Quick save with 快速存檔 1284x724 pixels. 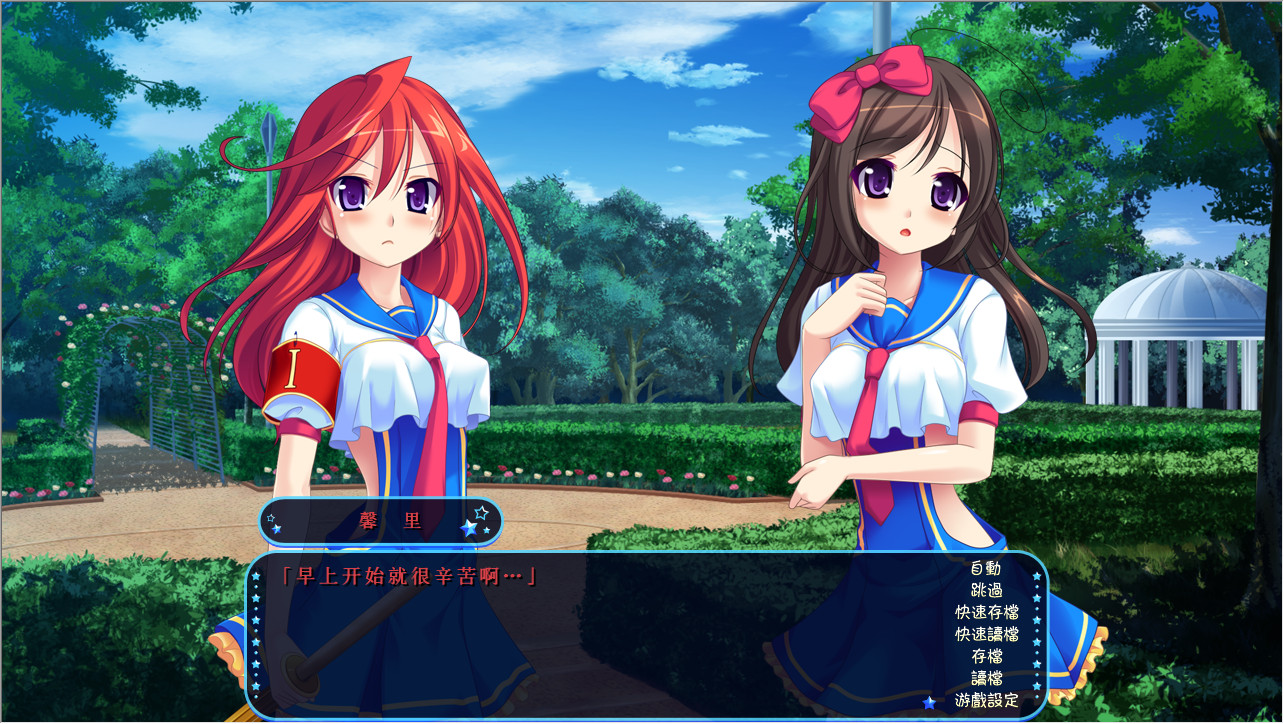[986, 612]
